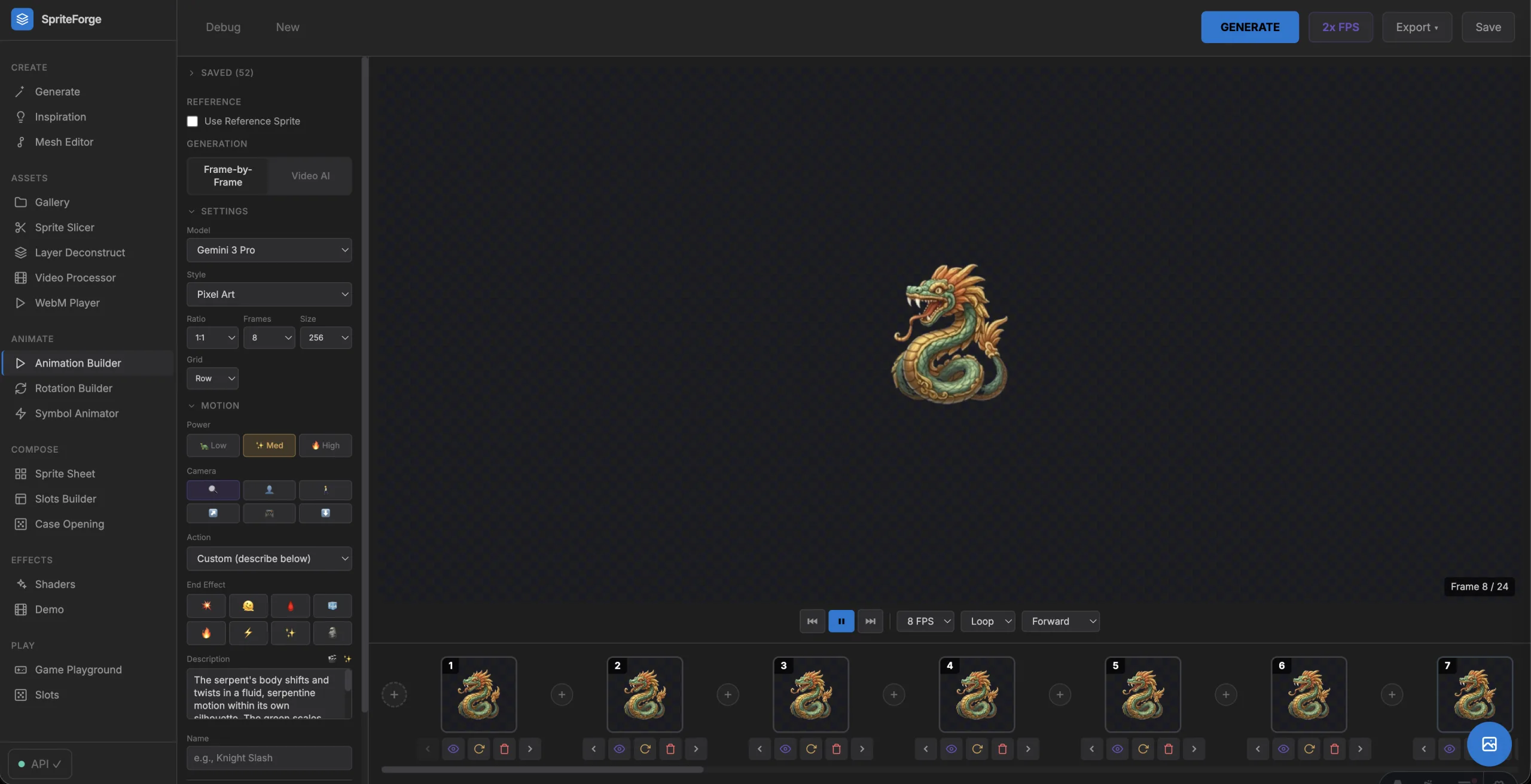Select the fire end effect
Viewport: 1531px width, 784px height.
(x=206, y=633)
